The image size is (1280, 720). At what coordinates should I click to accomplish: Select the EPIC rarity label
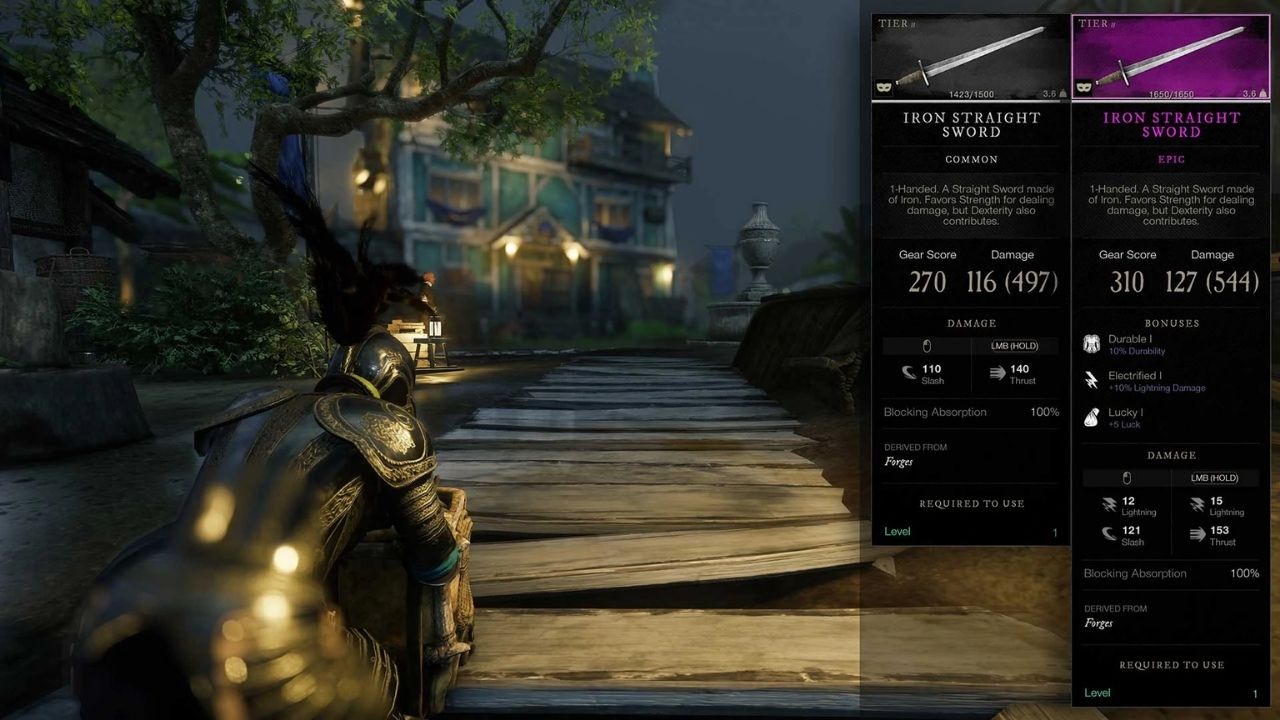(x=1171, y=159)
